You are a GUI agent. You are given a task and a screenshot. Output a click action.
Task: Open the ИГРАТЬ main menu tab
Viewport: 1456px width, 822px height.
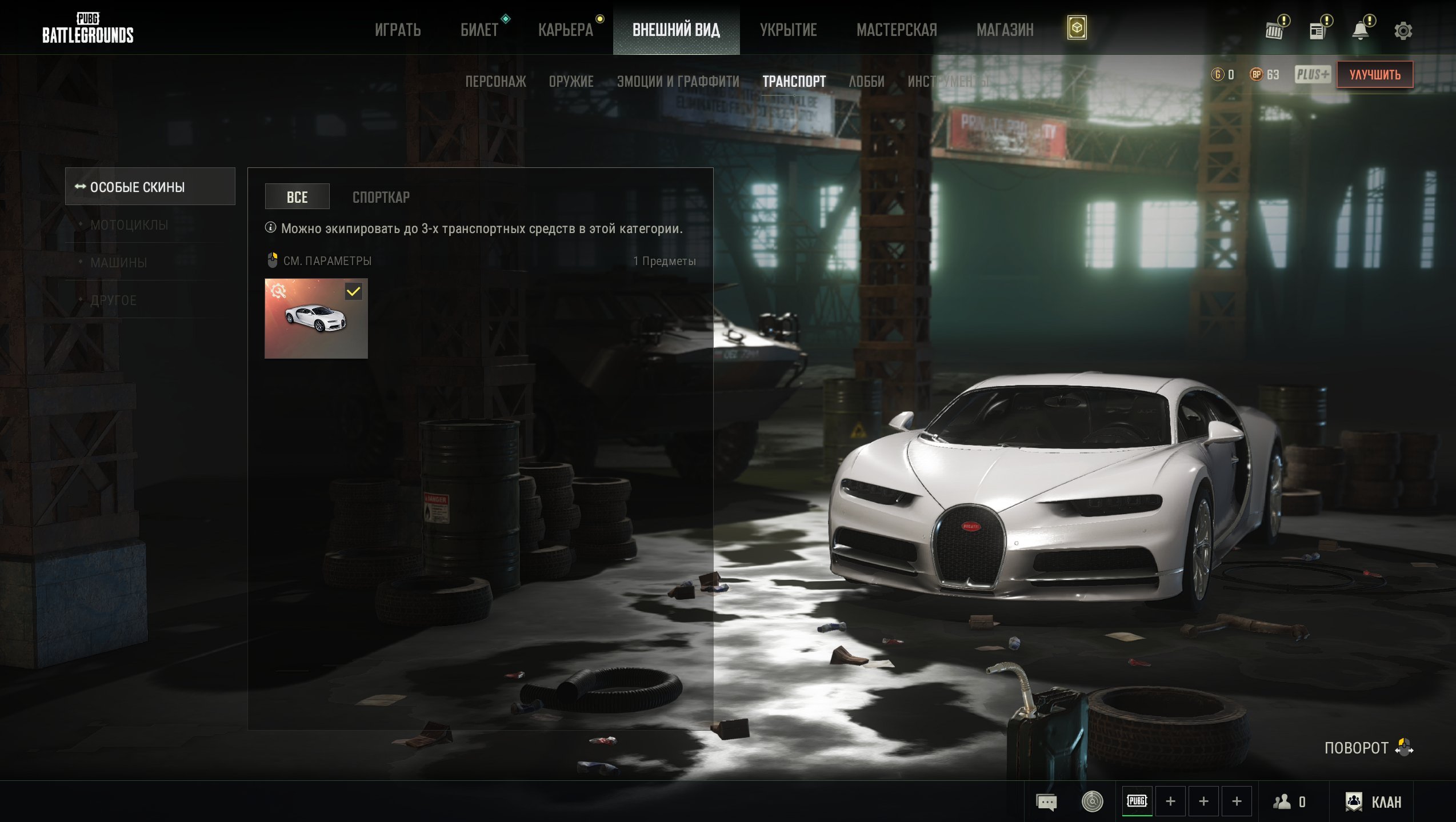click(398, 30)
